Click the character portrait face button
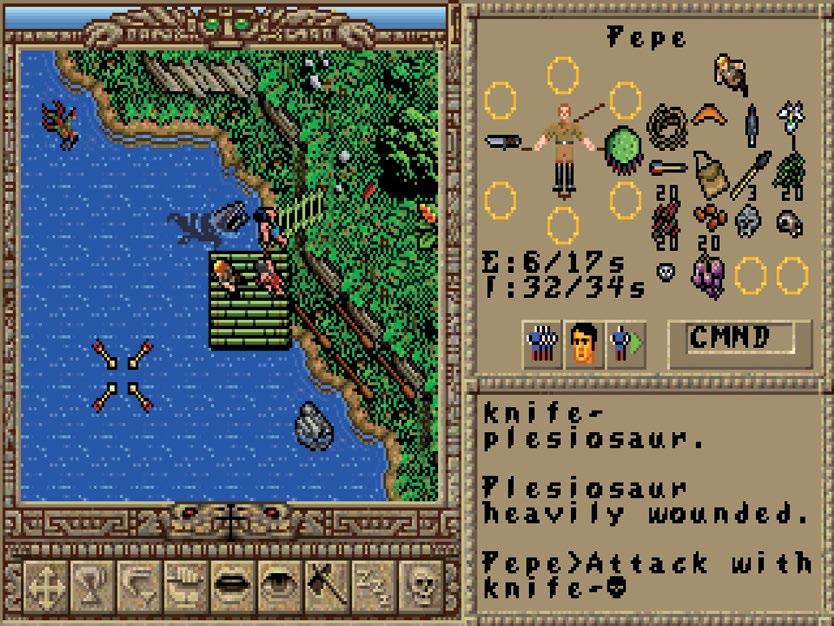Image resolution: width=834 pixels, height=626 pixels. [584, 345]
